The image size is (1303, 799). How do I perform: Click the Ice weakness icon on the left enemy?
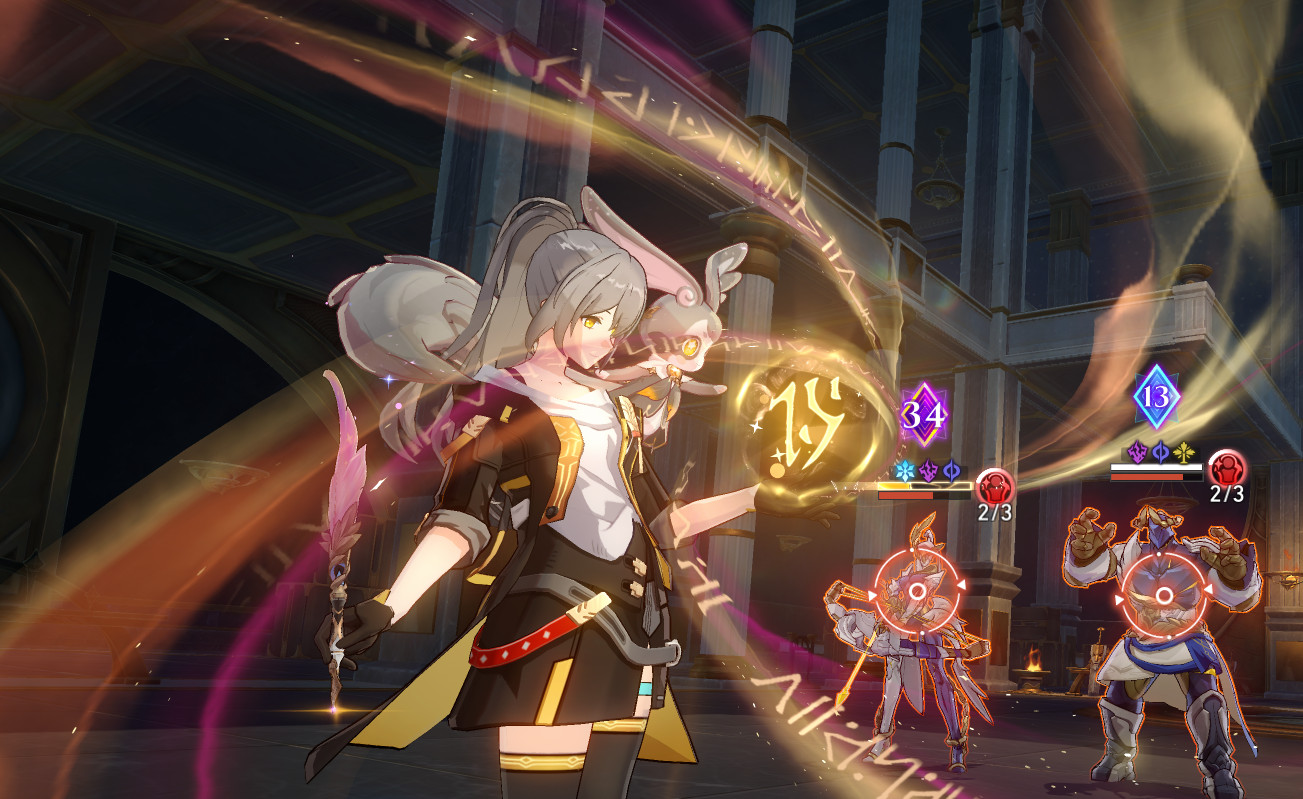click(x=907, y=470)
